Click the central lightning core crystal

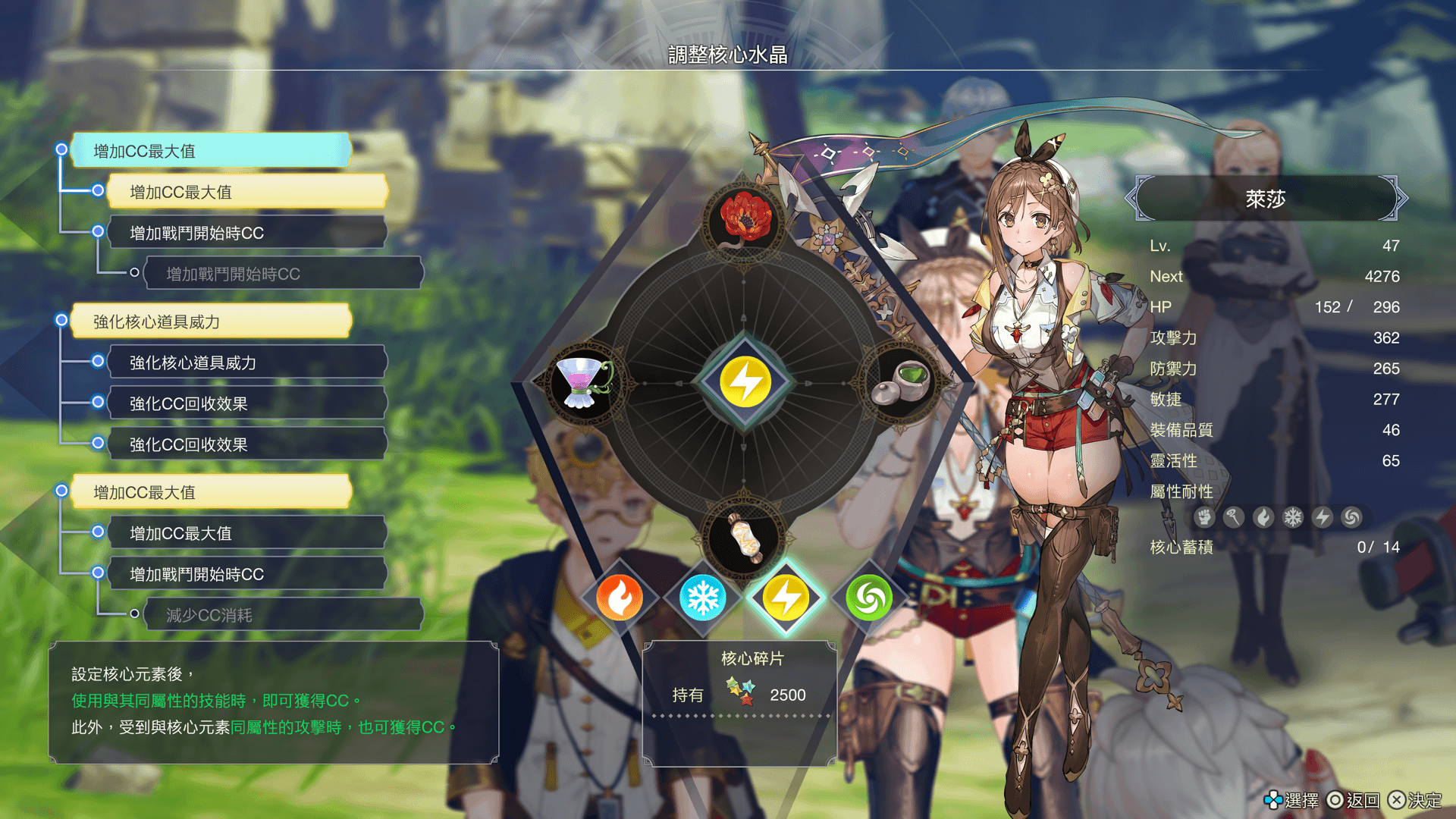(x=745, y=381)
